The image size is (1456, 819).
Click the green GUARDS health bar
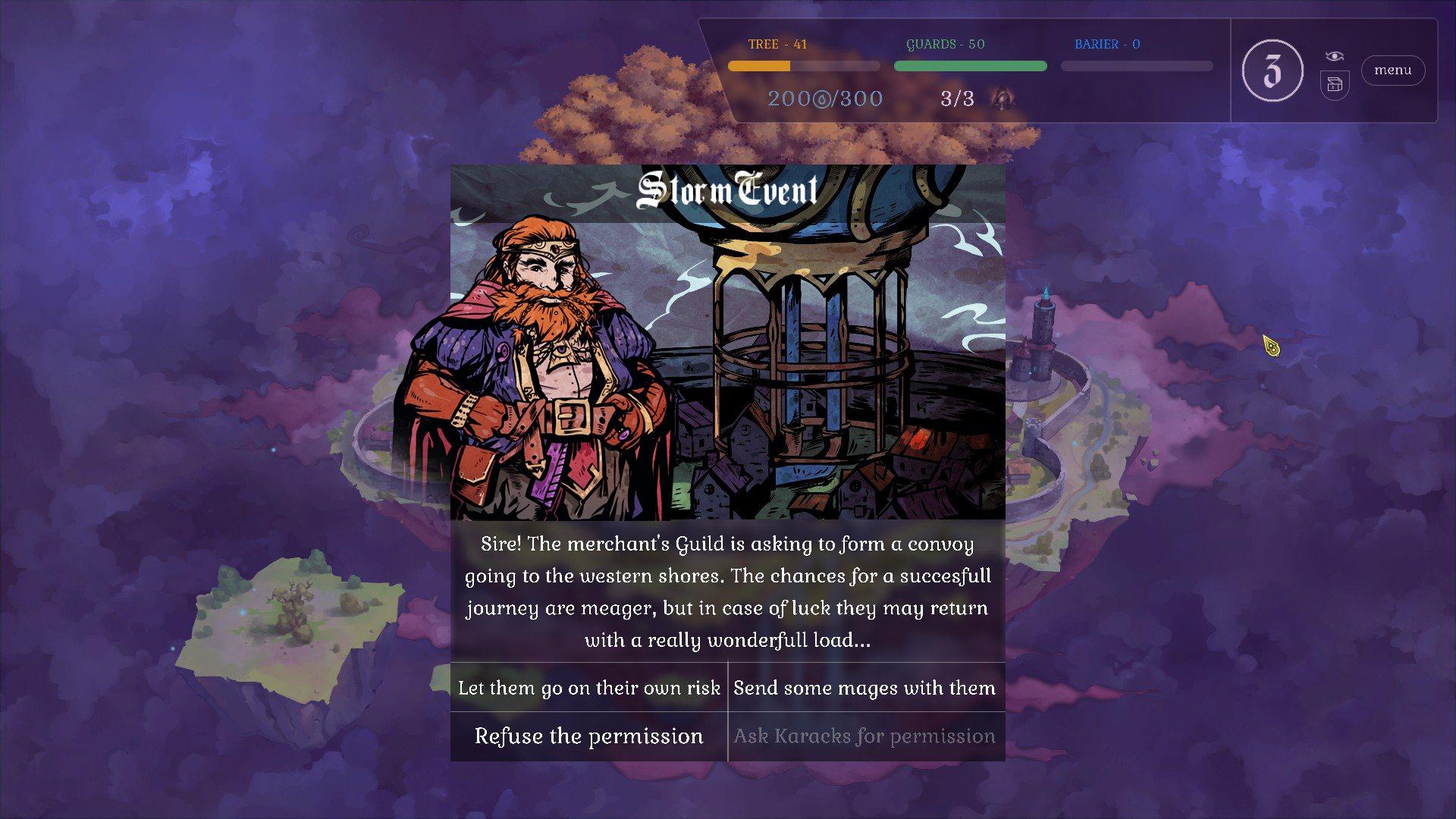970,66
